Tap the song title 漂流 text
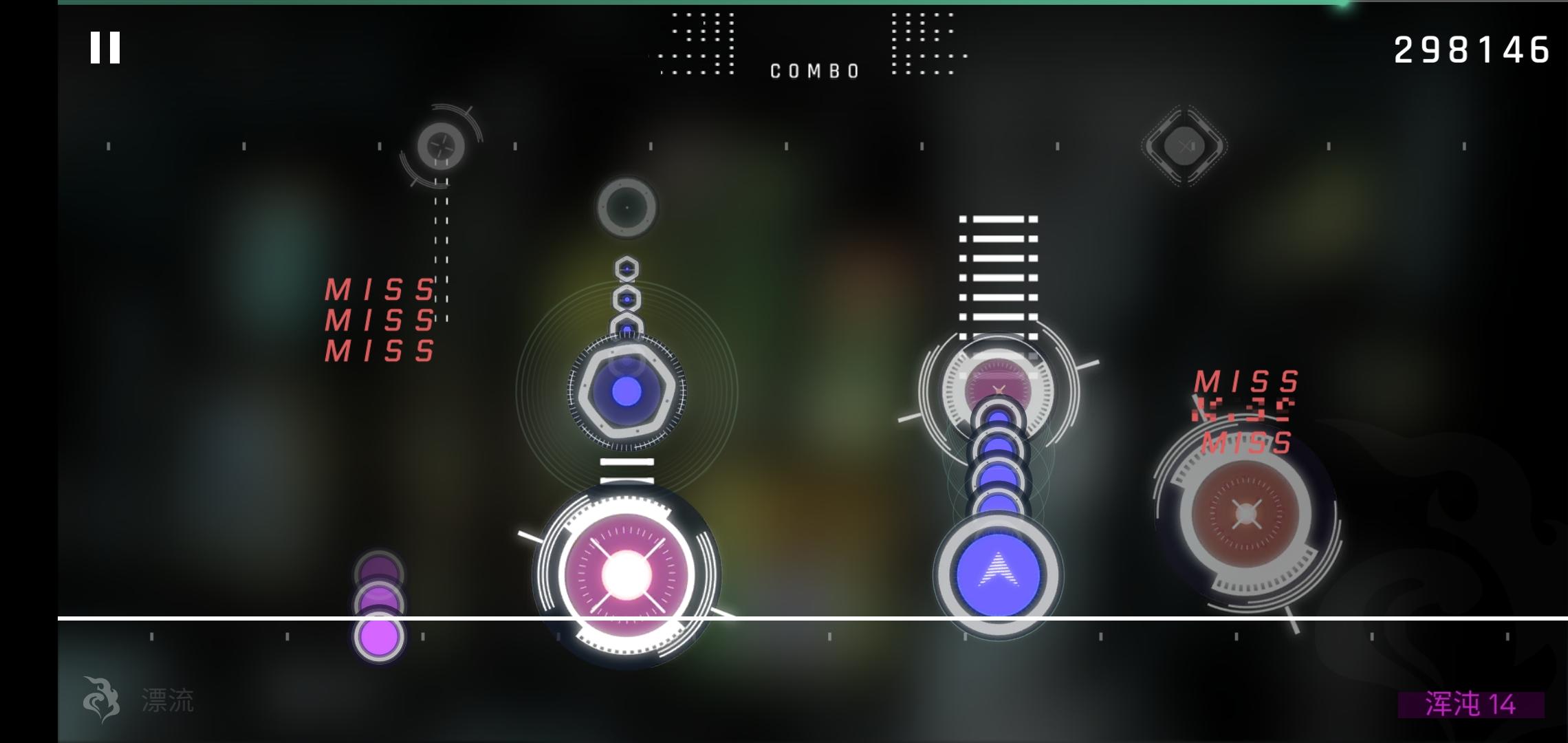Viewport: 1568px width, 743px height. [x=168, y=700]
